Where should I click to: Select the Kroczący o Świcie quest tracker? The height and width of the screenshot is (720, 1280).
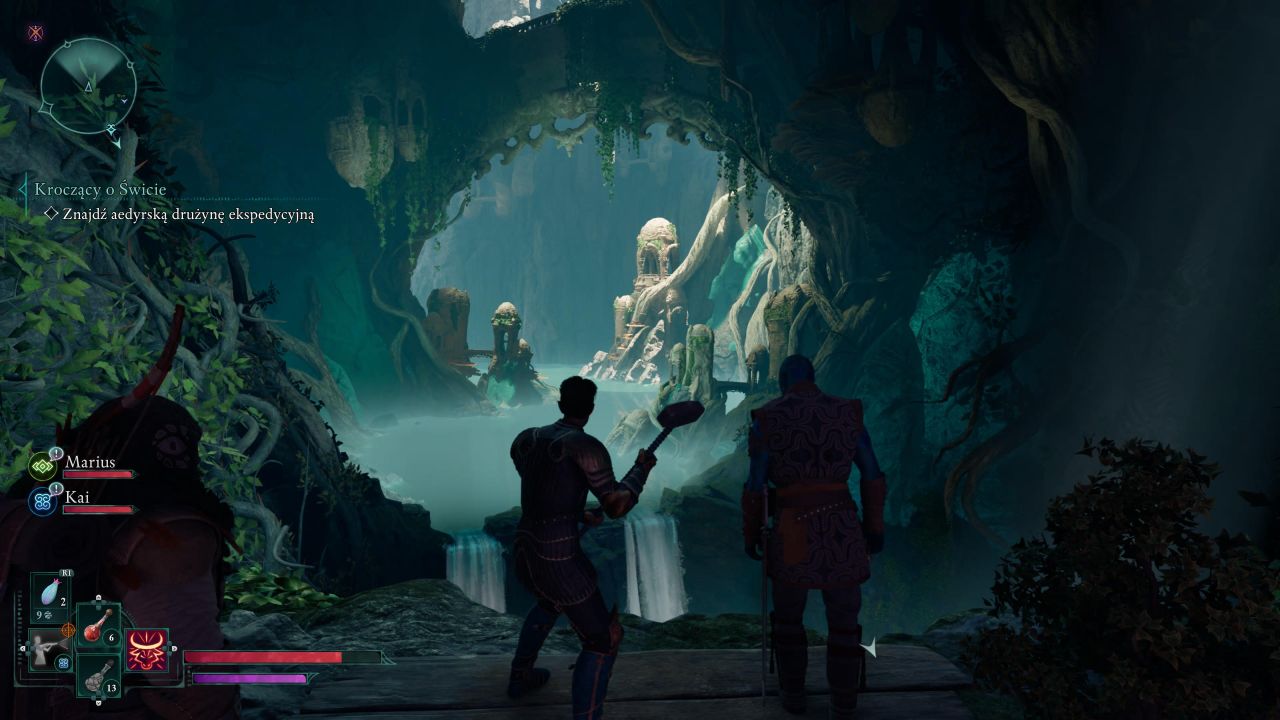pyautogui.click(x=100, y=189)
